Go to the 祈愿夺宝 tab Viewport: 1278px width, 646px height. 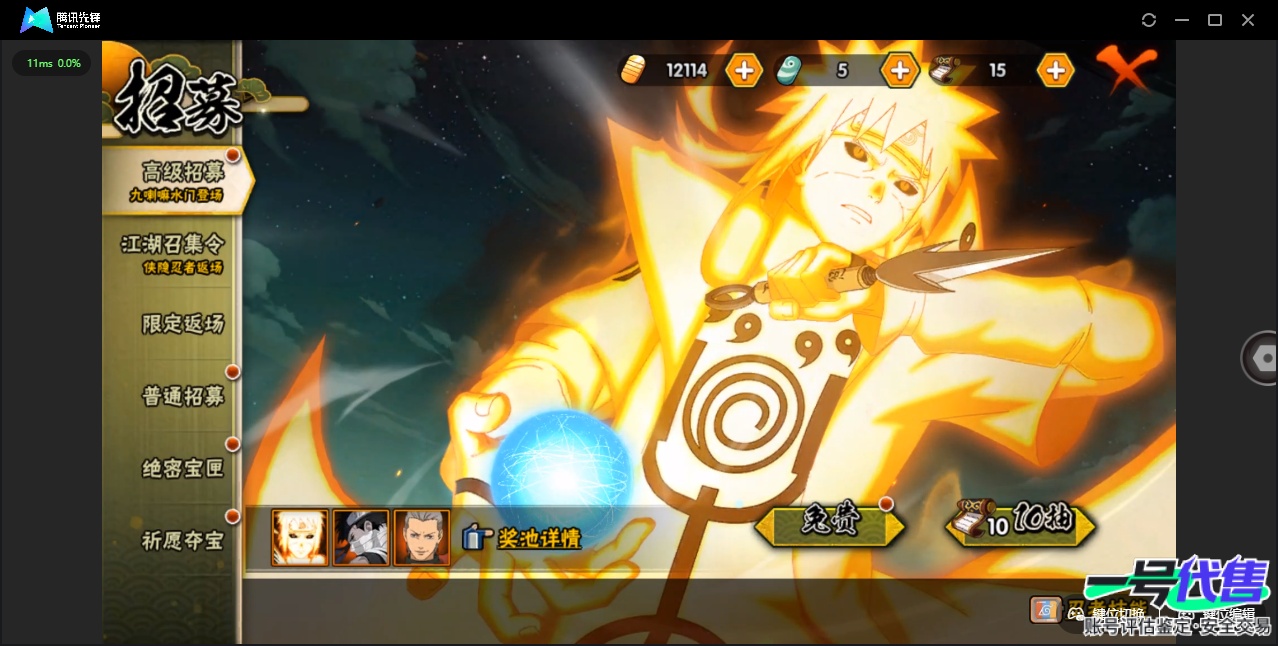coord(182,541)
